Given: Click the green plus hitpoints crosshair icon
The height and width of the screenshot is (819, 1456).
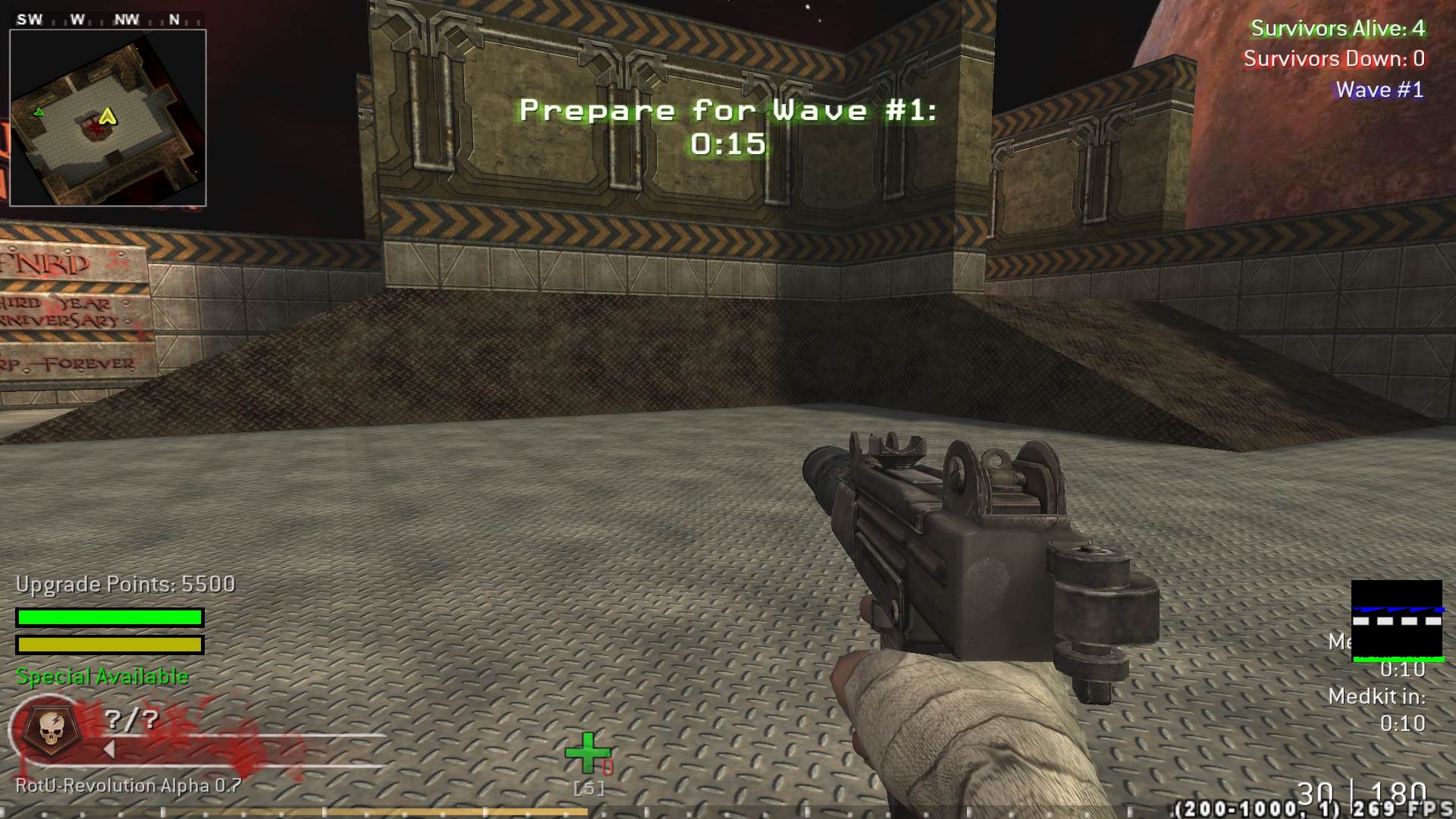Looking at the screenshot, I should coord(588,754).
